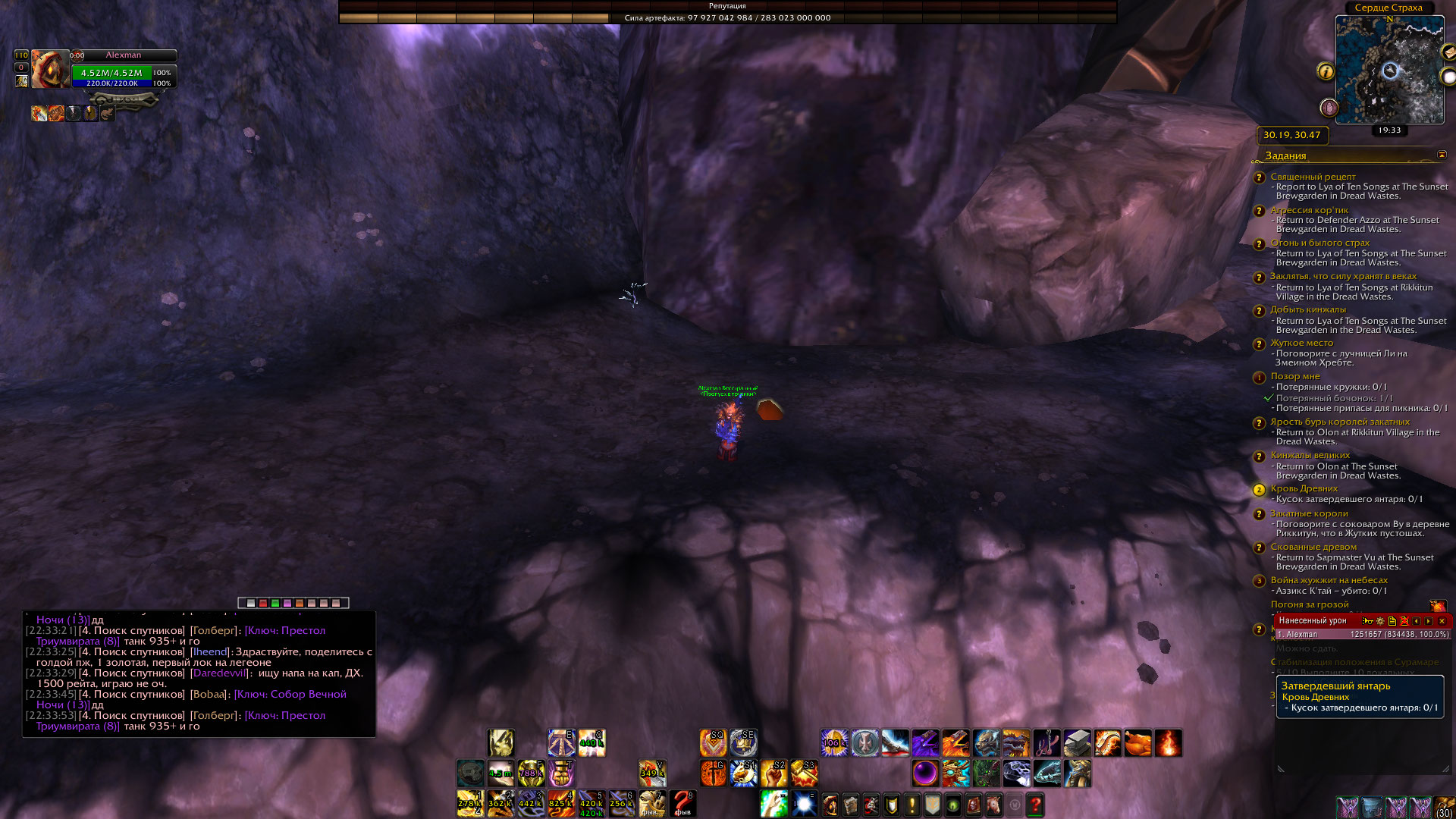Open the damage meter gear settings
The height and width of the screenshot is (819, 1456).
point(1380,621)
